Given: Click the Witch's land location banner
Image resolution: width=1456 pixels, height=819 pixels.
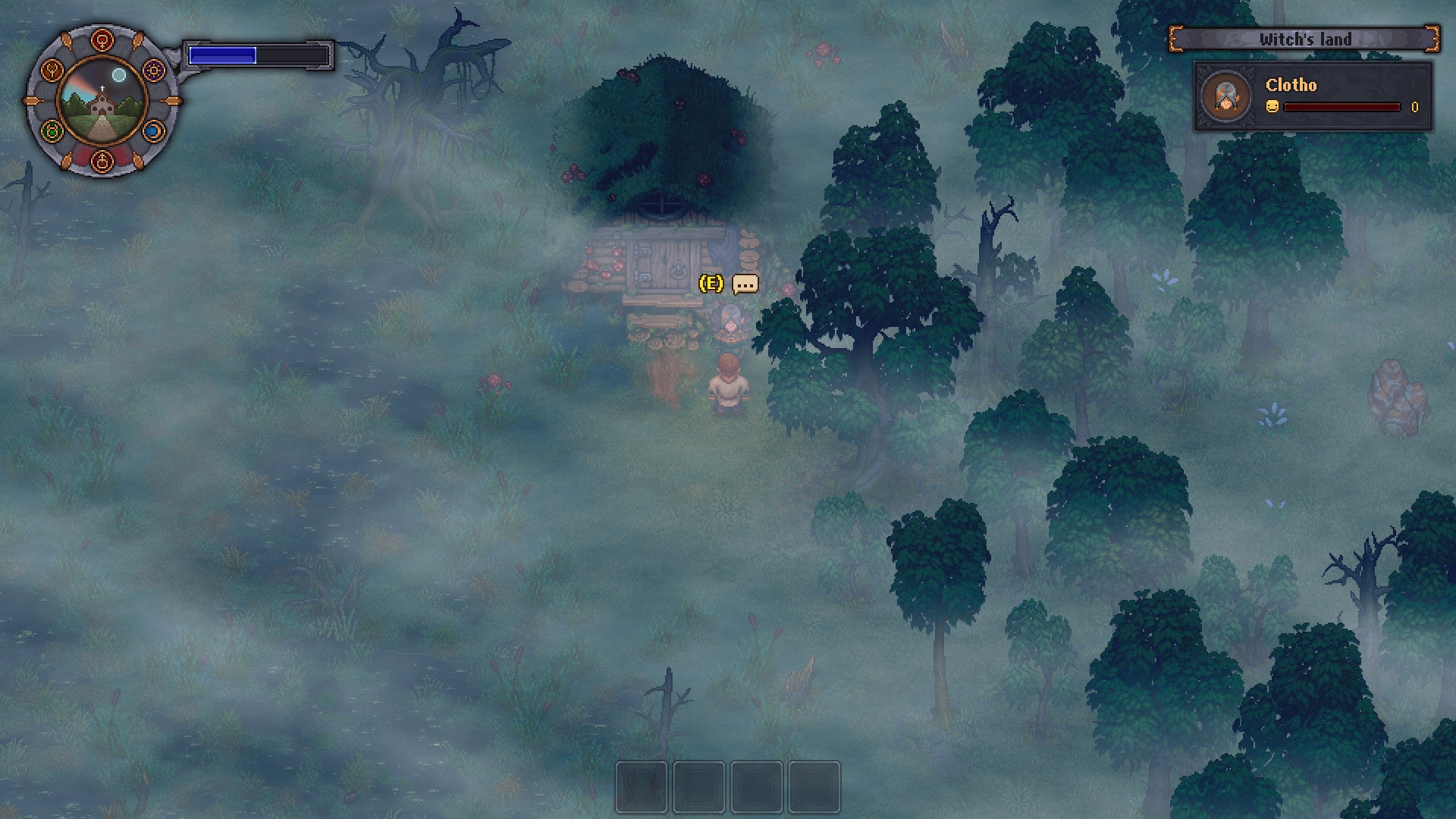Looking at the screenshot, I should tap(1304, 39).
